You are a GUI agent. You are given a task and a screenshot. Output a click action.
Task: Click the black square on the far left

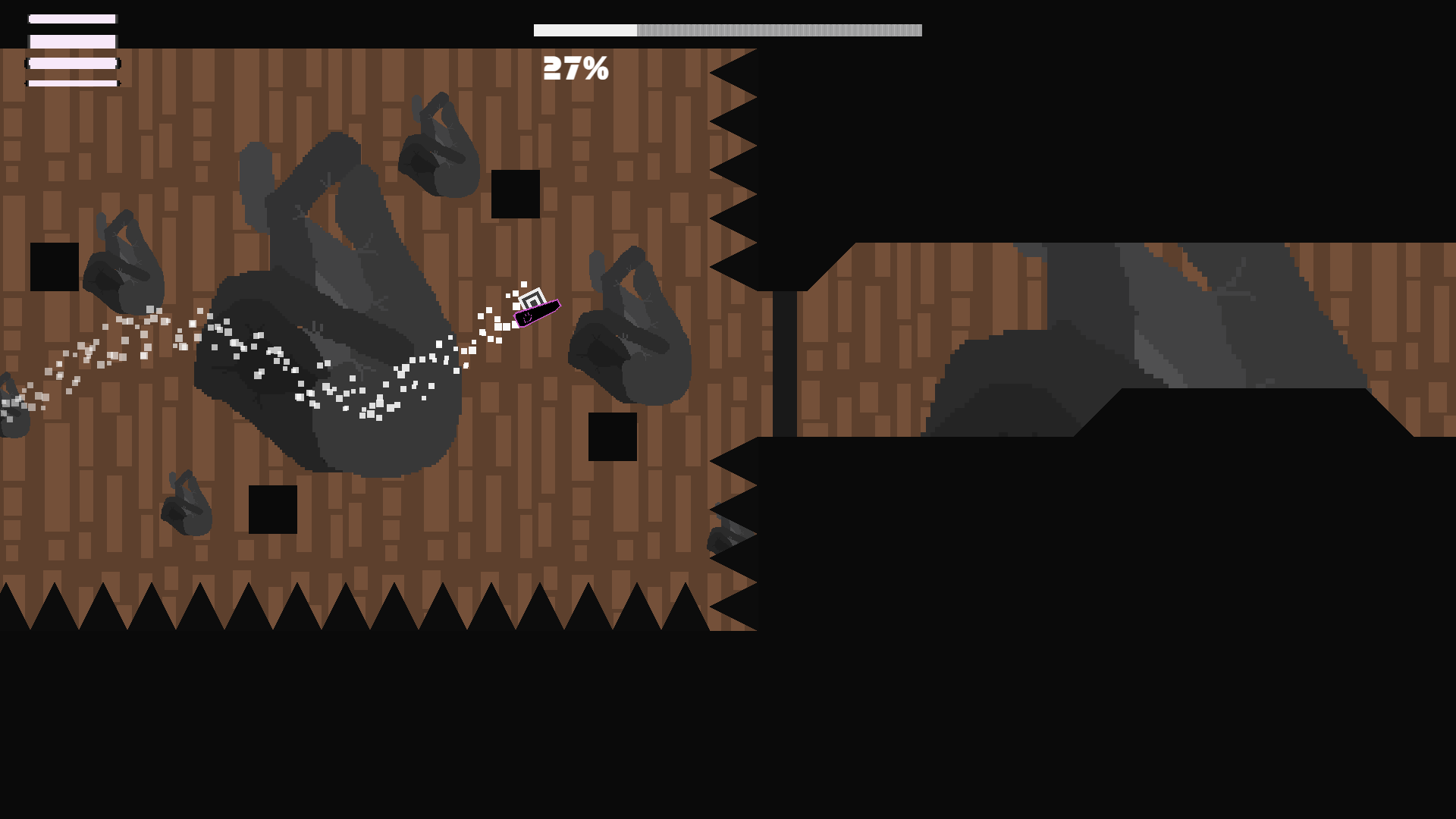(x=53, y=265)
